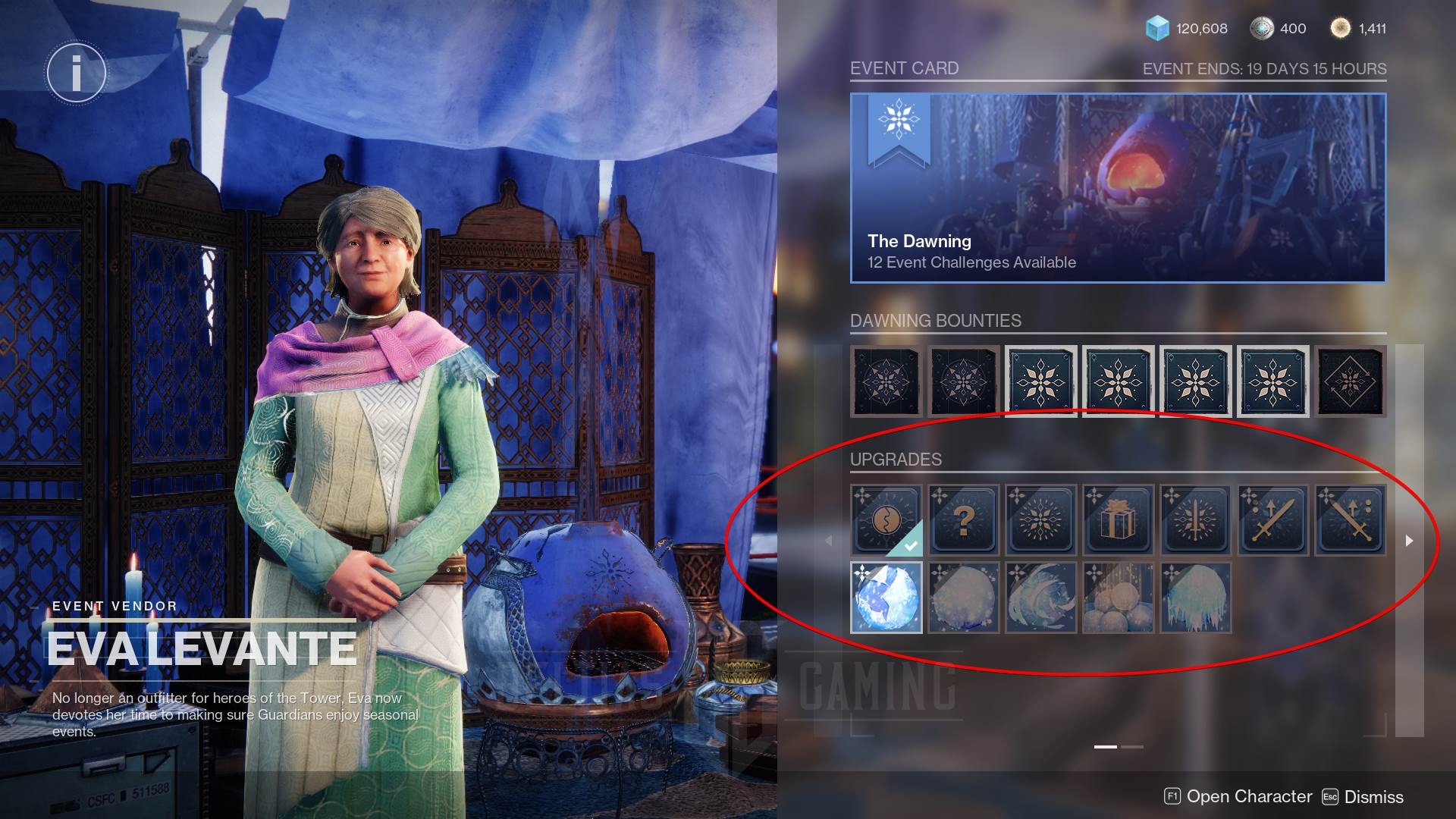
Task: Select the glowing blue ice crystal upgrade
Action: tap(886, 598)
